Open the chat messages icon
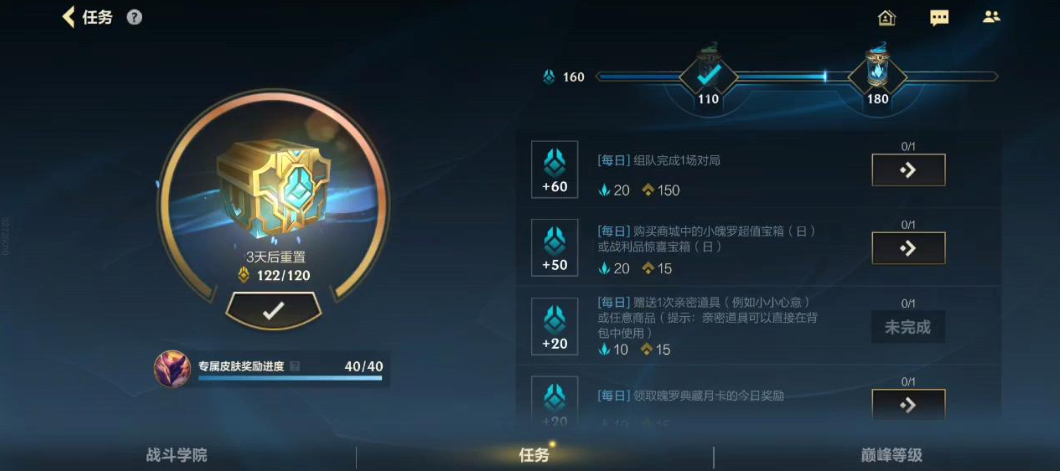 tap(939, 17)
